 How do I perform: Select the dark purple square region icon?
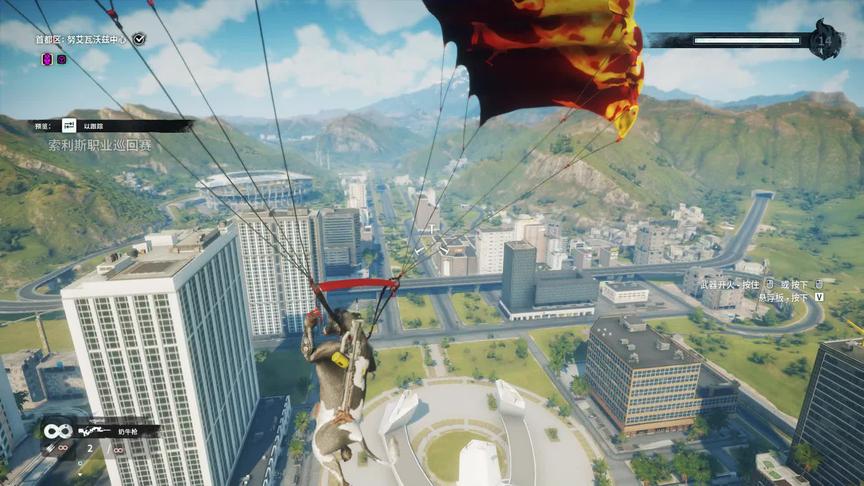[x=62, y=59]
